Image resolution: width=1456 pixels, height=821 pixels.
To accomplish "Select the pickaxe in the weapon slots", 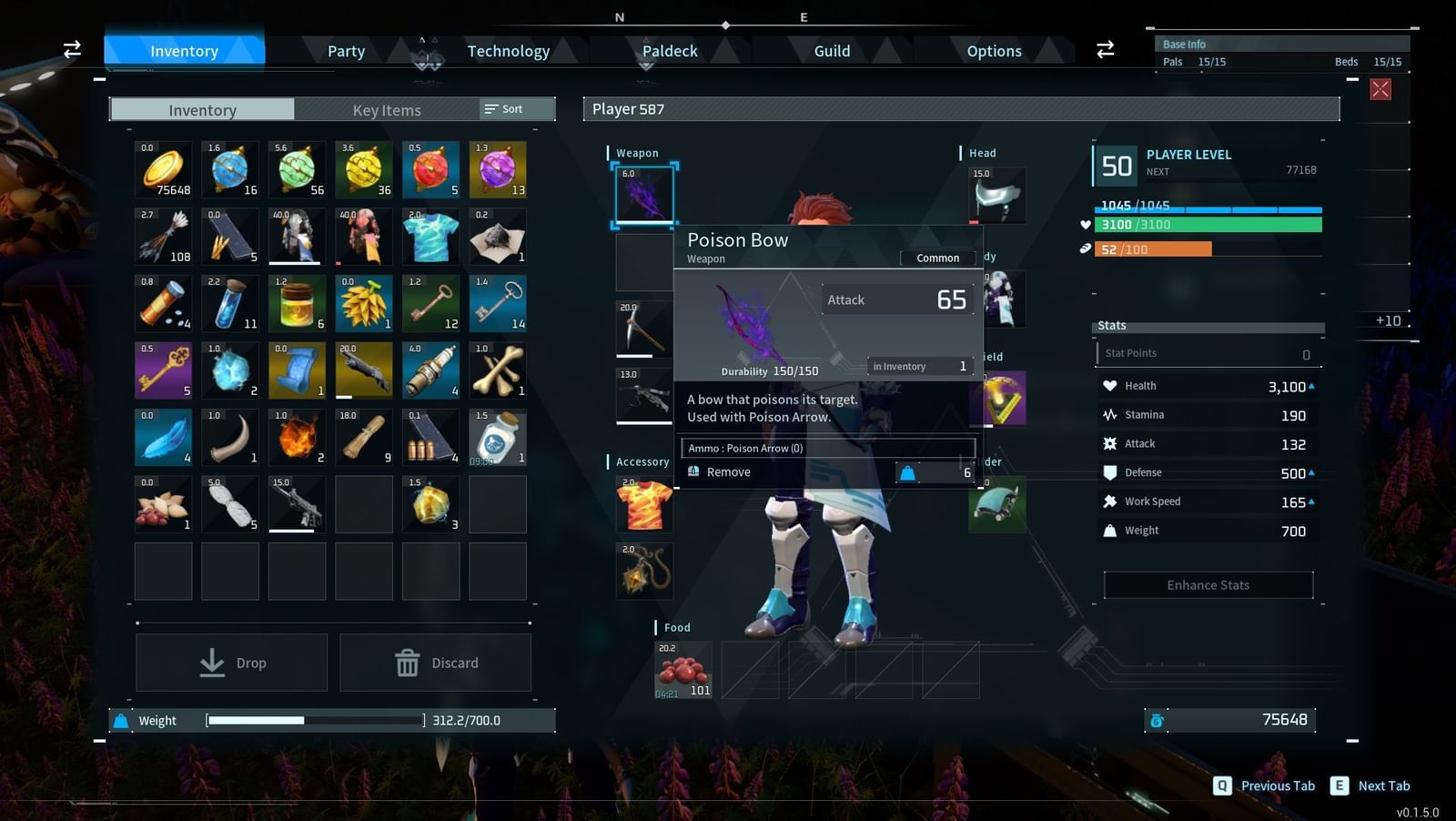I will (644, 328).
